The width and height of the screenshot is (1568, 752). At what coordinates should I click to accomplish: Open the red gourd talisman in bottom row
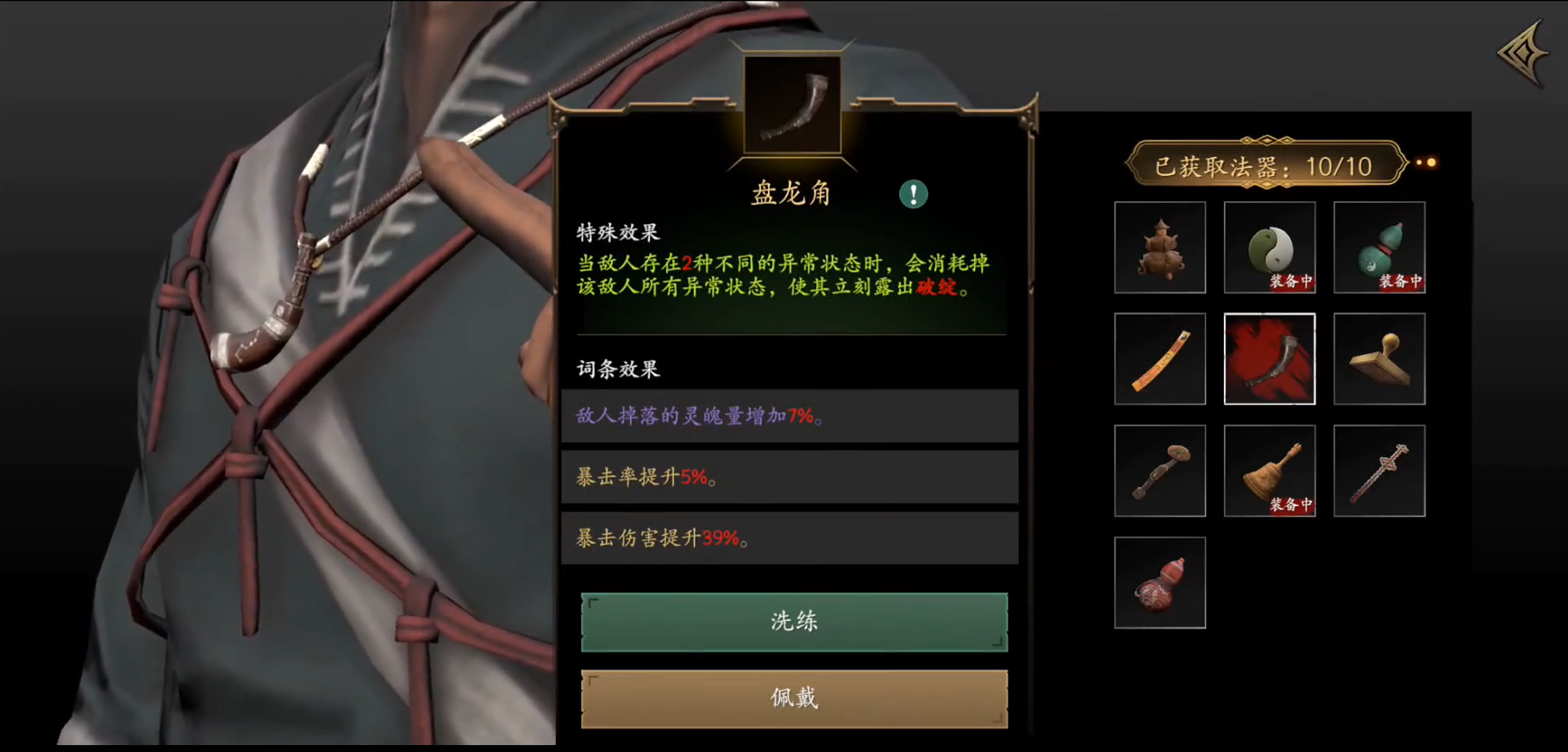coord(1159,581)
